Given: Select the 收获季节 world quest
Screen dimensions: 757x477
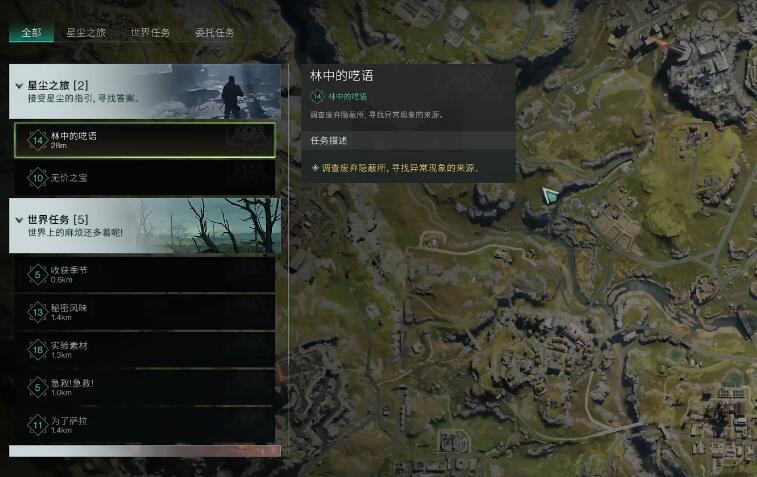Looking at the screenshot, I should point(145,275).
